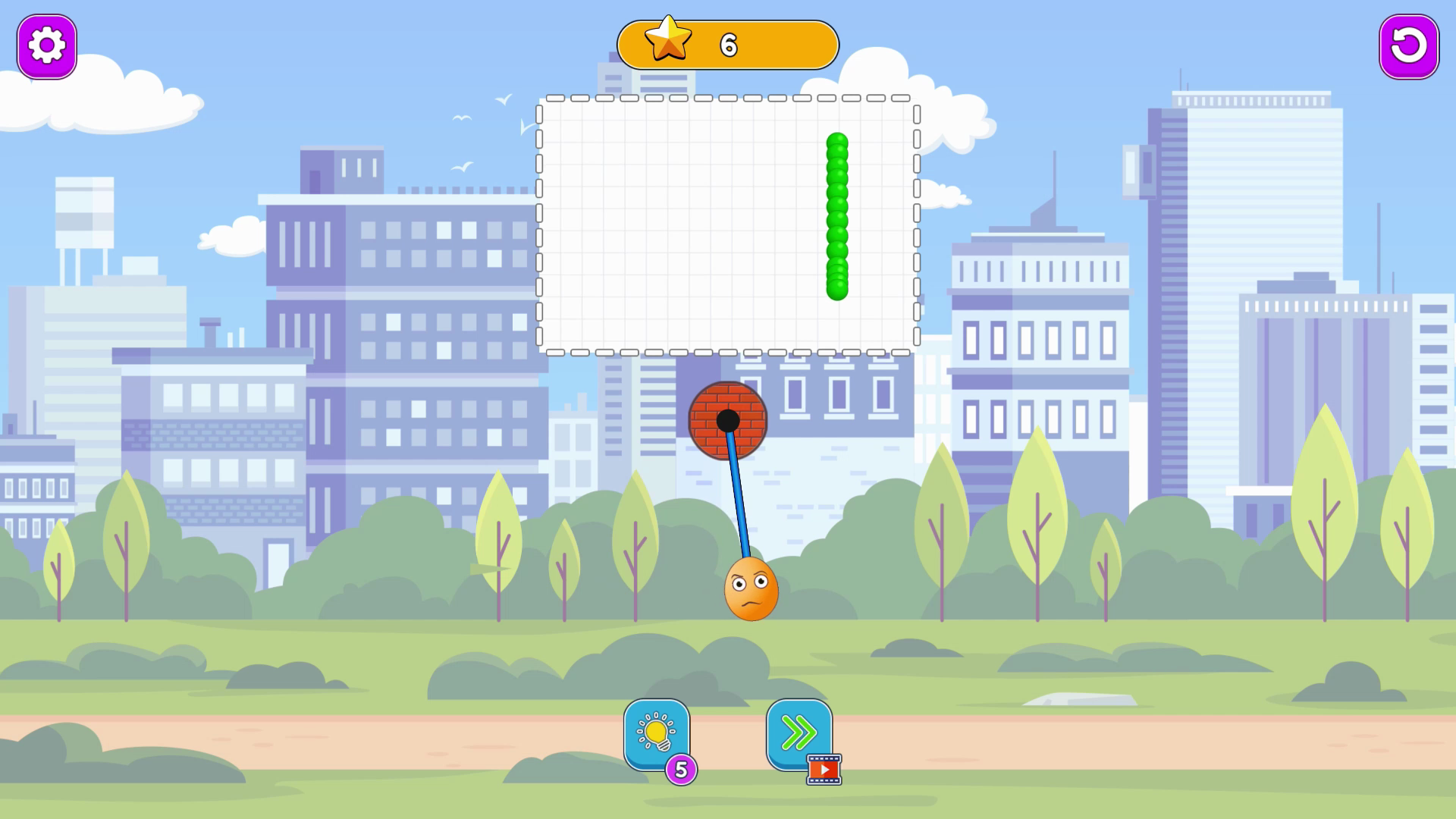Click the black pivot dot on the wheel
Viewport: 1456px width, 819px height.
point(730,419)
